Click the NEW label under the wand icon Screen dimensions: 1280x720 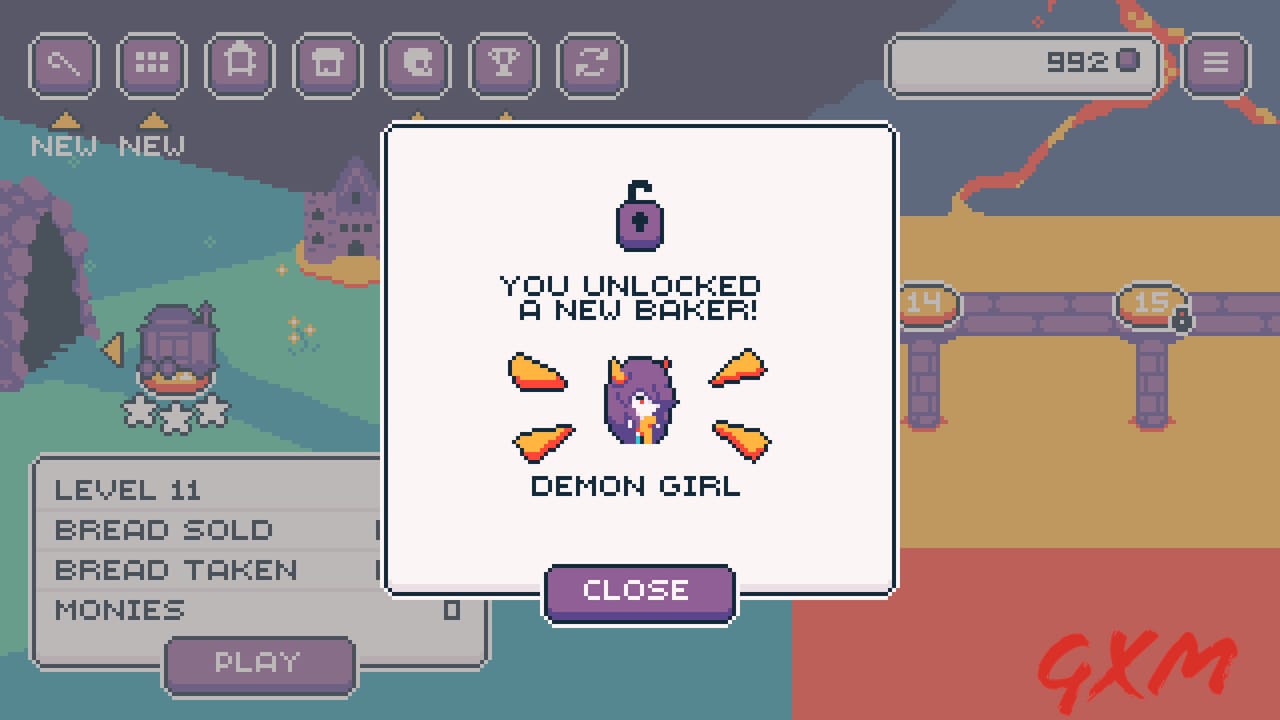(x=62, y=146)
